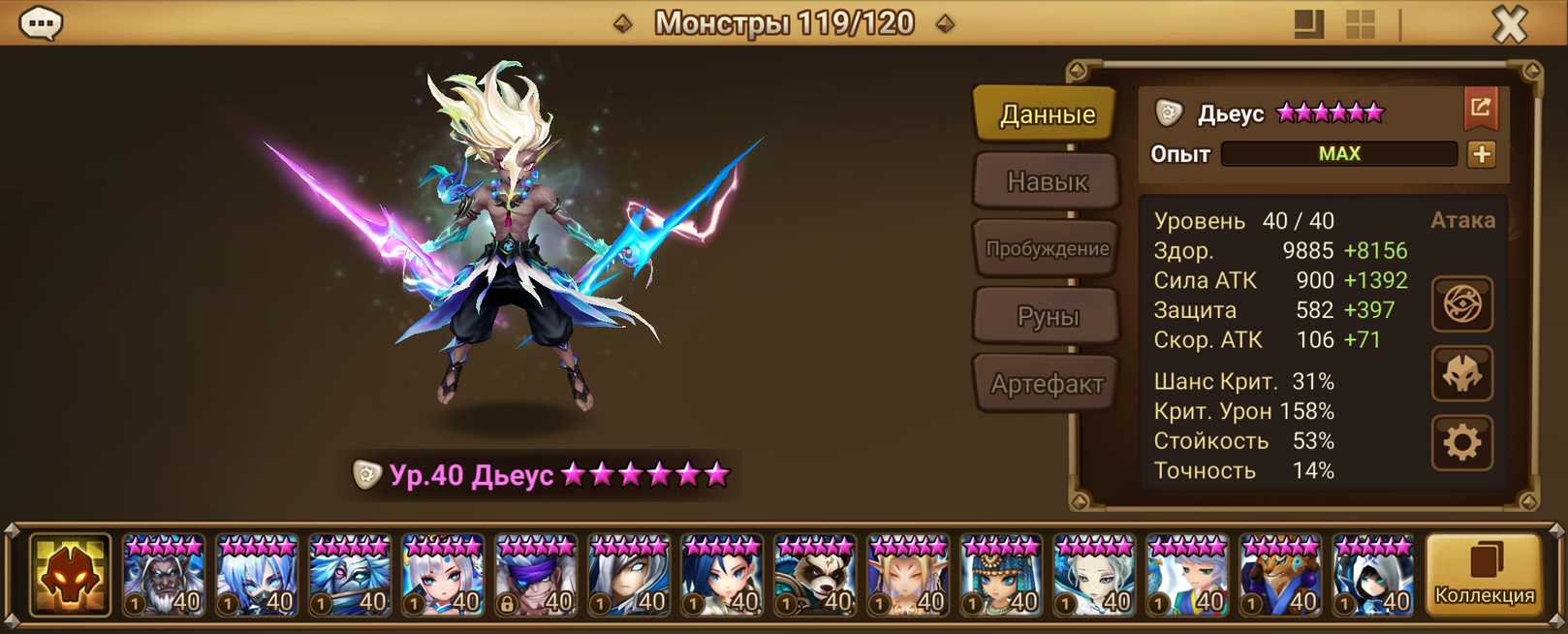Switch to the single-panel view layout icon

point(1308,24)
